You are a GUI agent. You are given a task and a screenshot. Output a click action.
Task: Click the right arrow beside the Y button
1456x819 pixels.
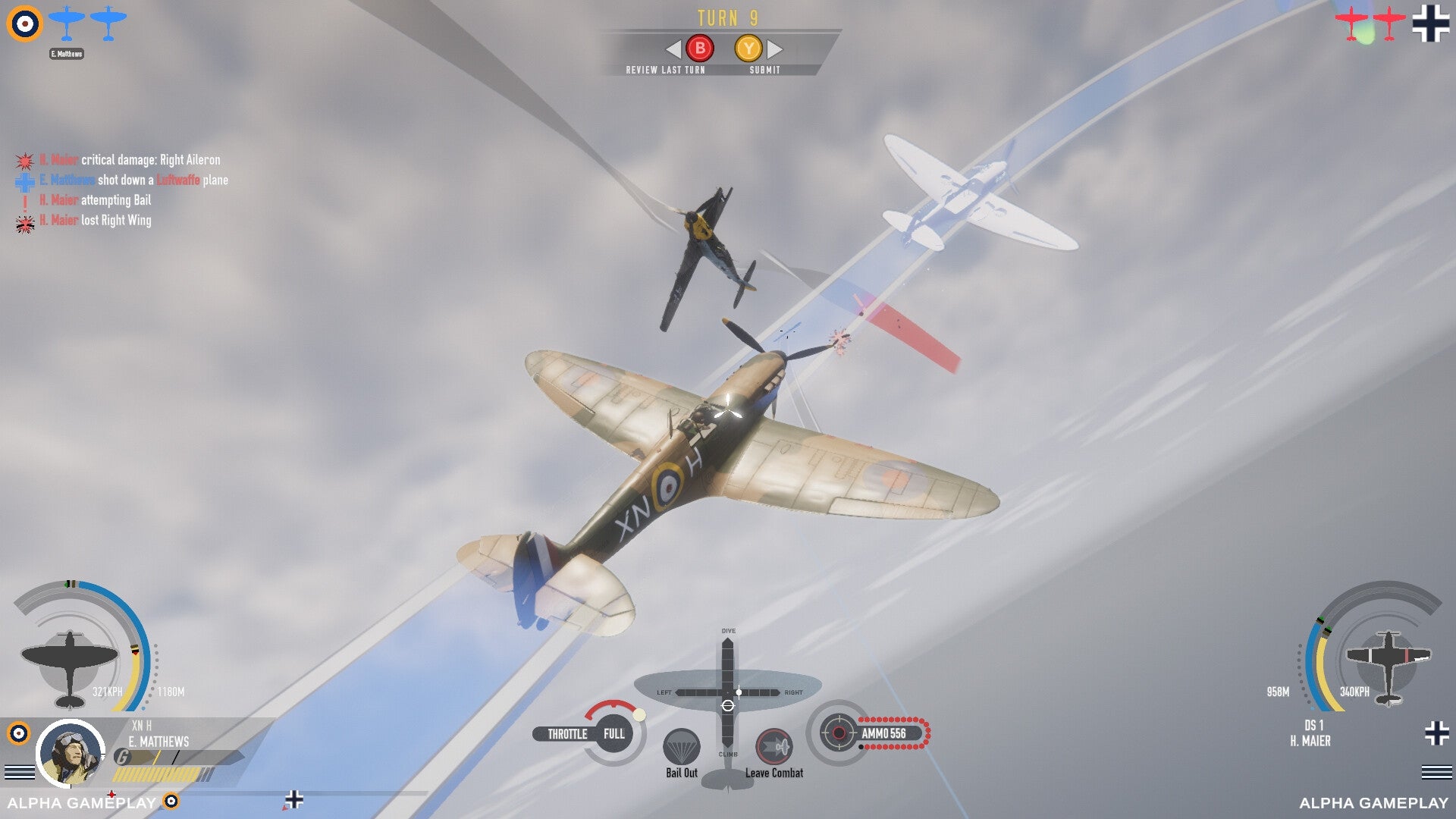click(x=773, y=49)
